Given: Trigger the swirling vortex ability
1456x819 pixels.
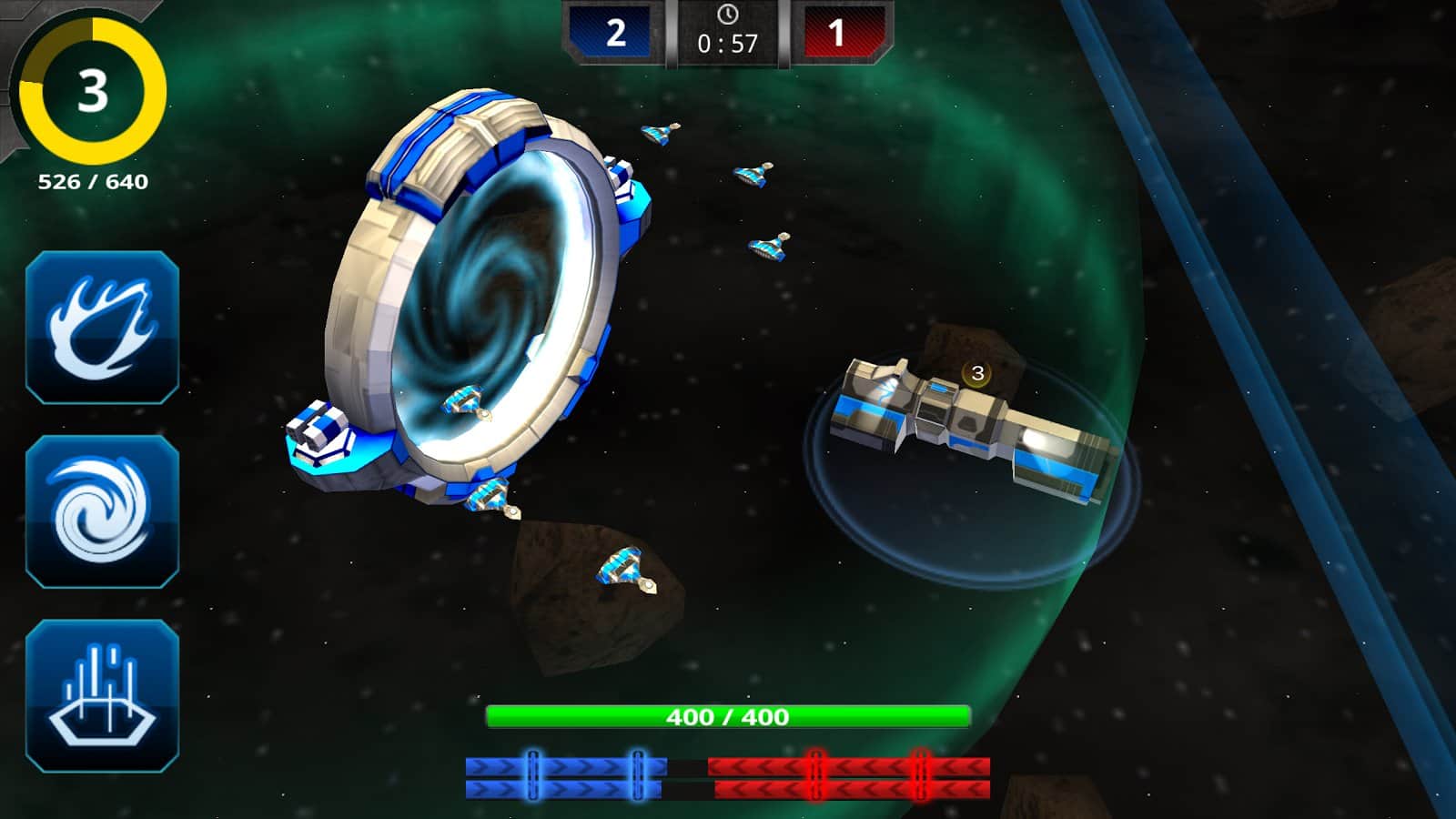Looking at the screenshot, I should click(x=102, y=511).
